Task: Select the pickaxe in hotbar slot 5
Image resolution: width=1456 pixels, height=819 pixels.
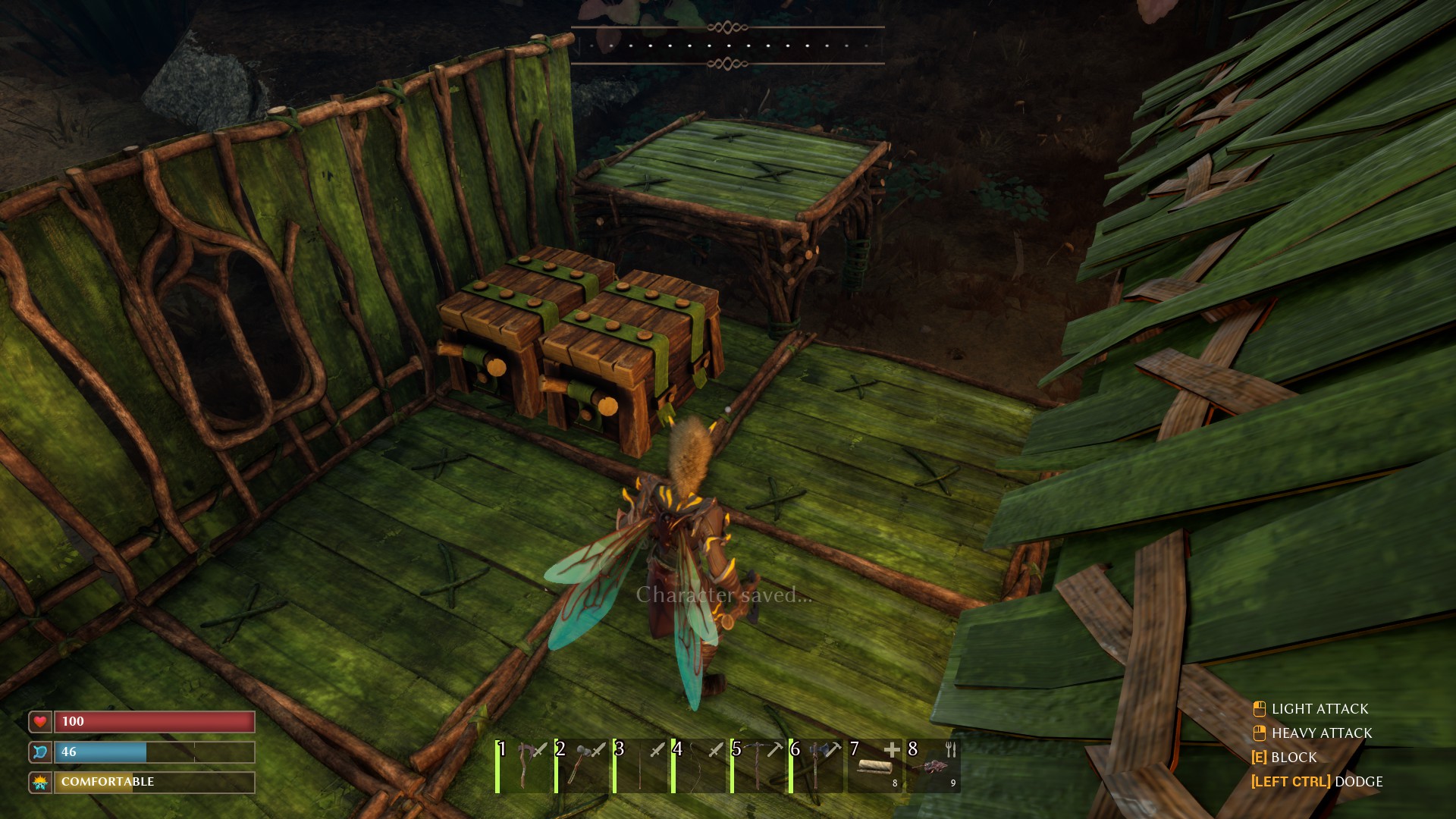Action: coord(759,766)
